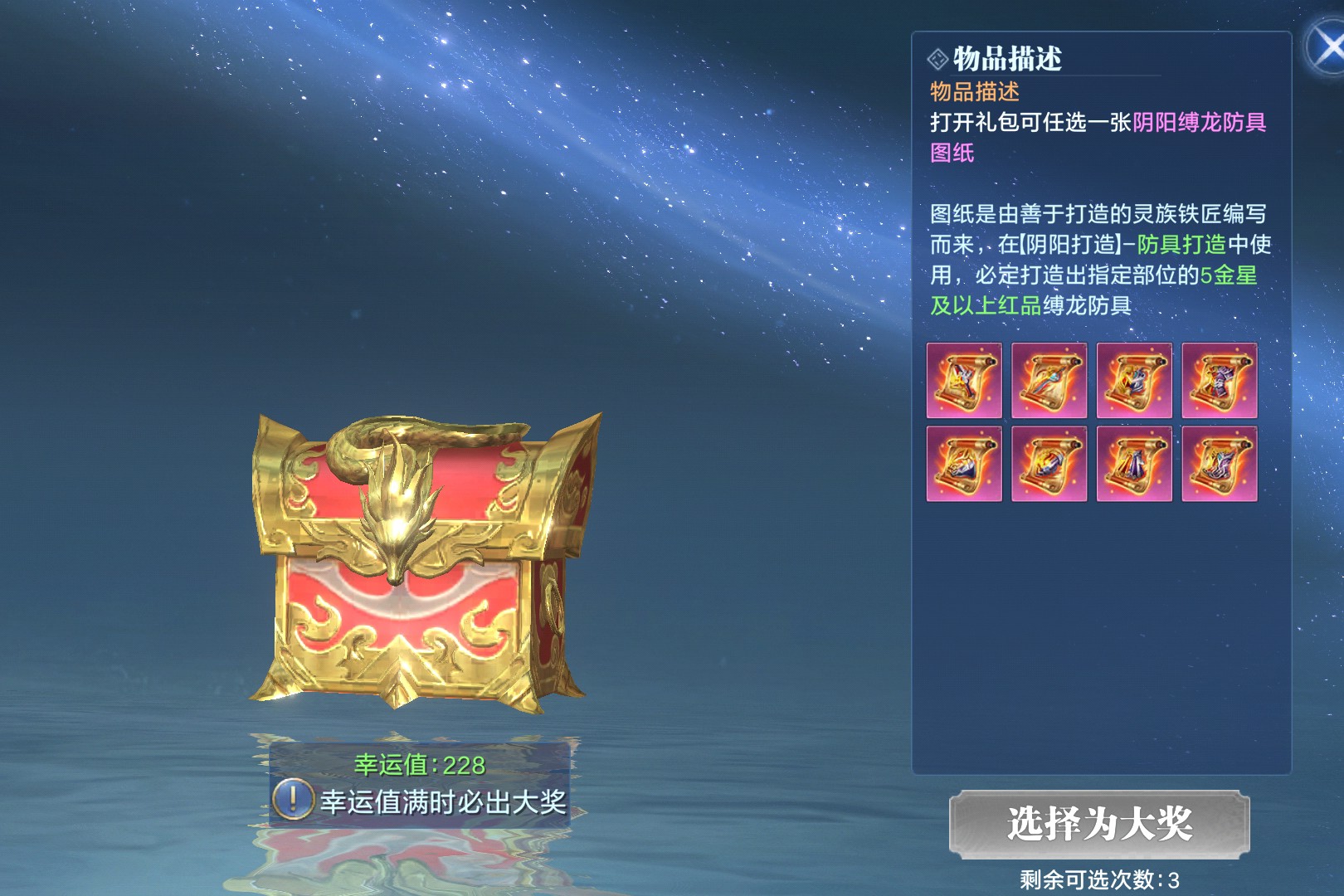This screenshot has width=1344, height=896.
Task: Choose the purple robe blueprint scroll
Action: 1134,464
